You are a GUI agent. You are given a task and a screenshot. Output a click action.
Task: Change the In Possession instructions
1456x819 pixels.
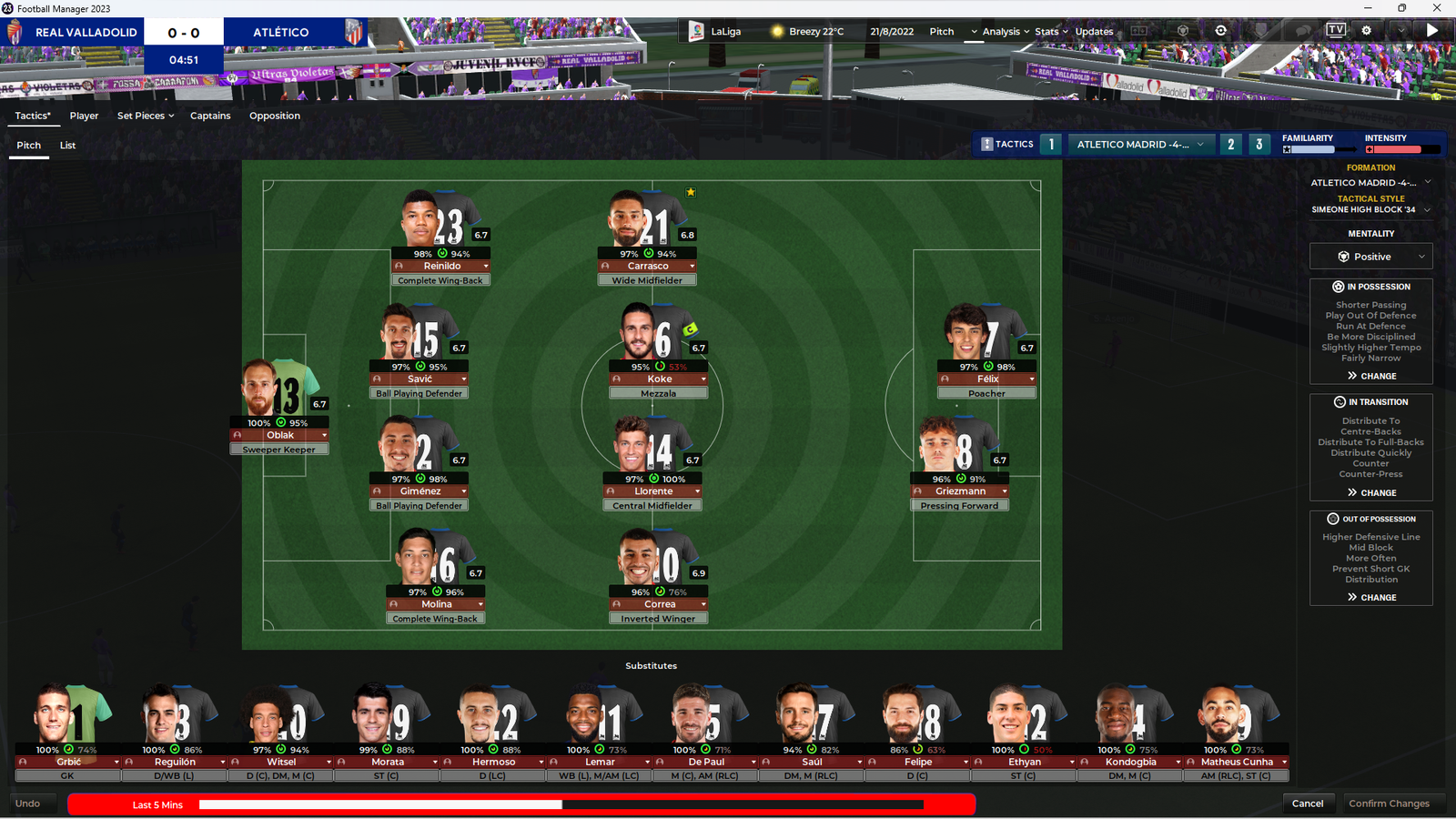pyautogui.click(x=1371, y=376)
